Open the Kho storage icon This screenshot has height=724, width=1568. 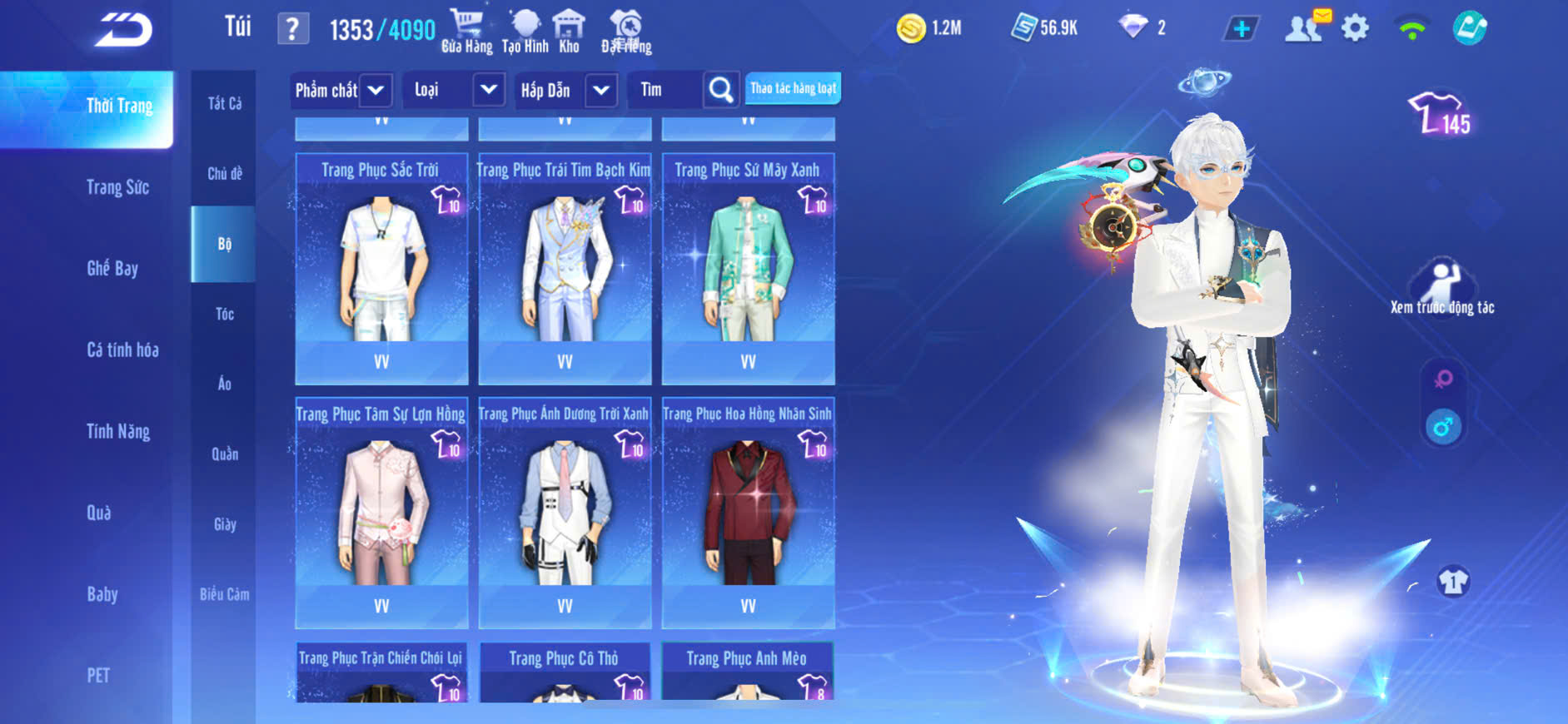point(569,31)
